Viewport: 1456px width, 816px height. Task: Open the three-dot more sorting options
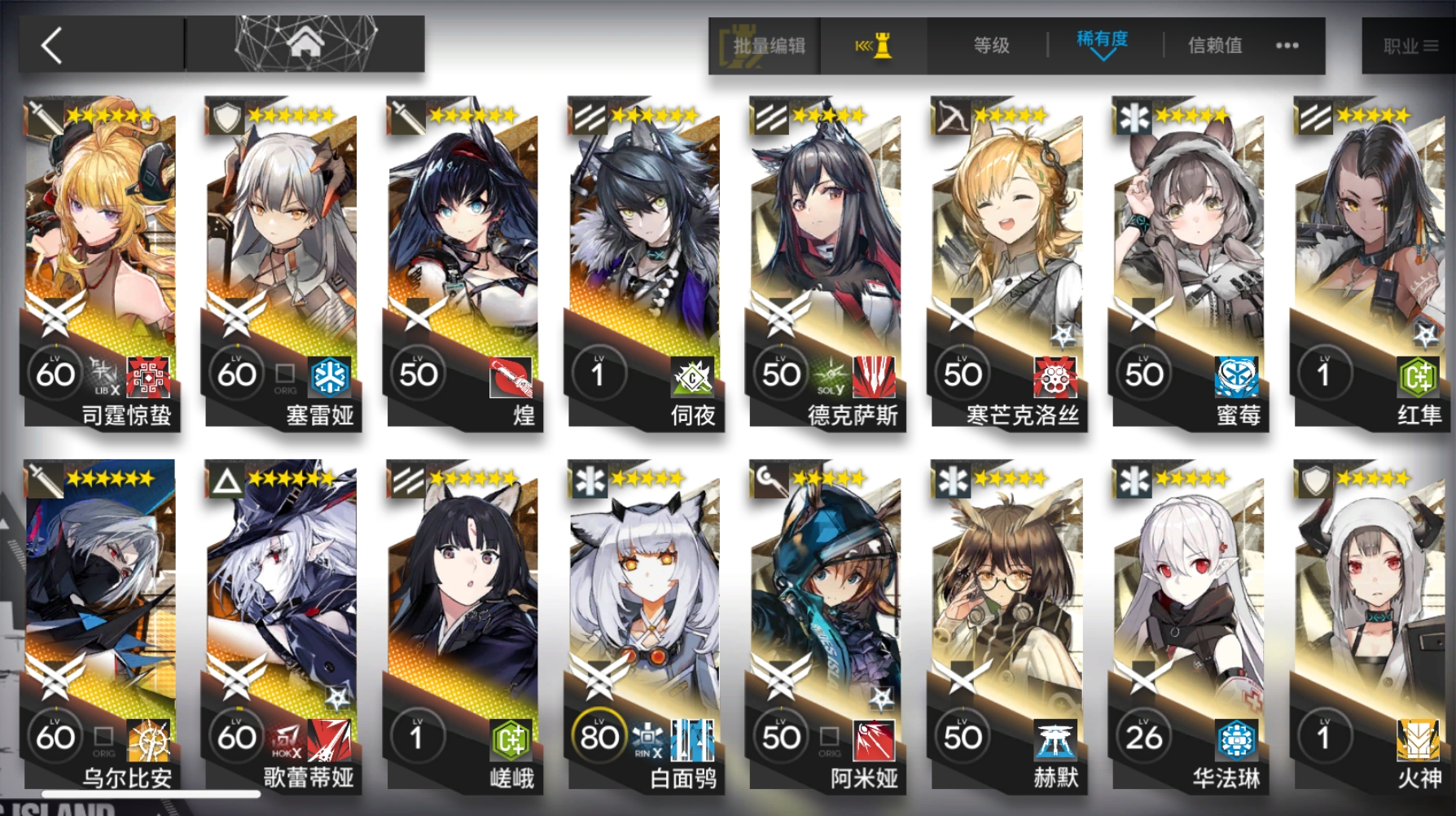[1287, 46]
